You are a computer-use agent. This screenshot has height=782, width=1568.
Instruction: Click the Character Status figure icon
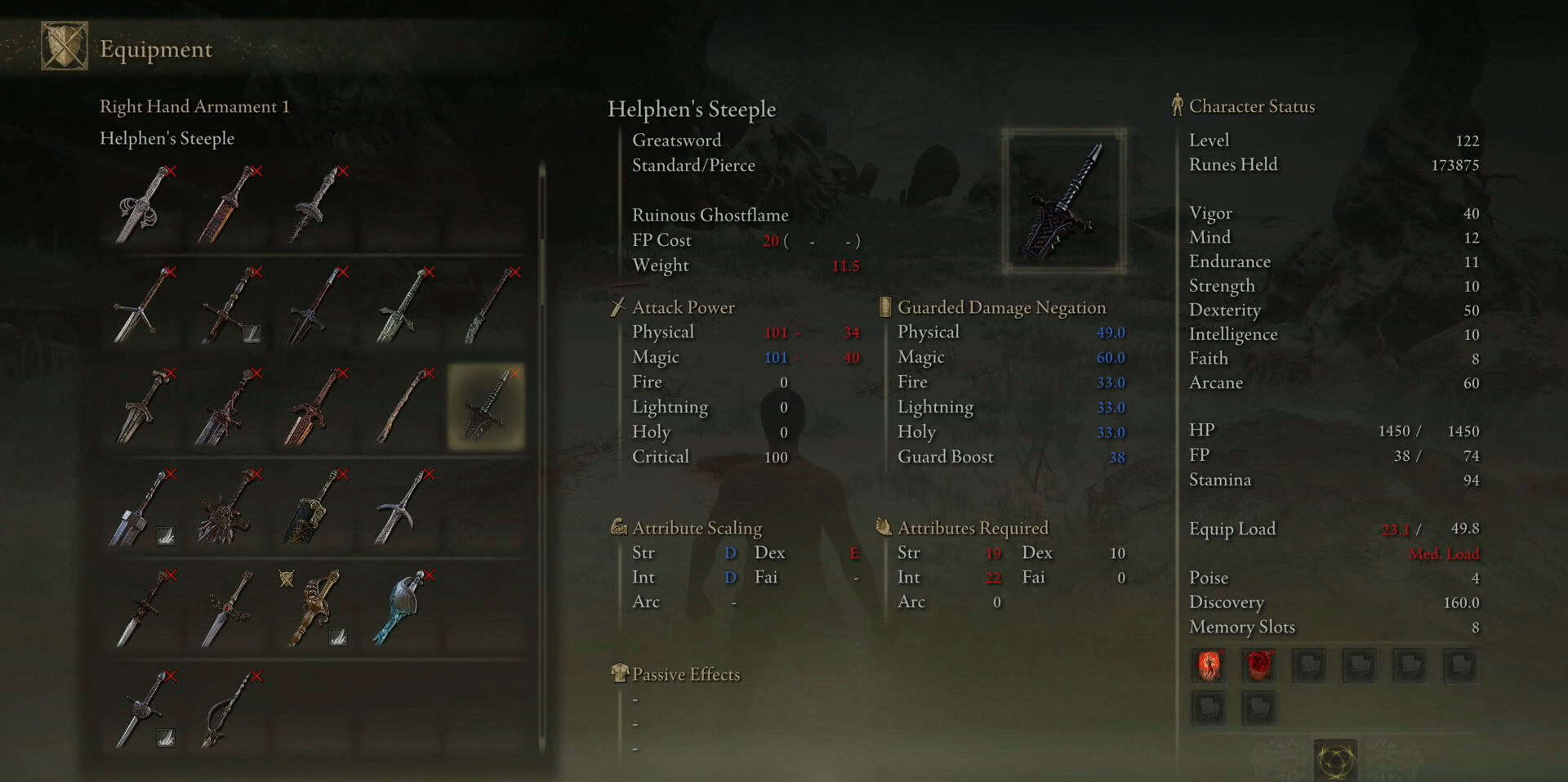[x=1178, y=105]
